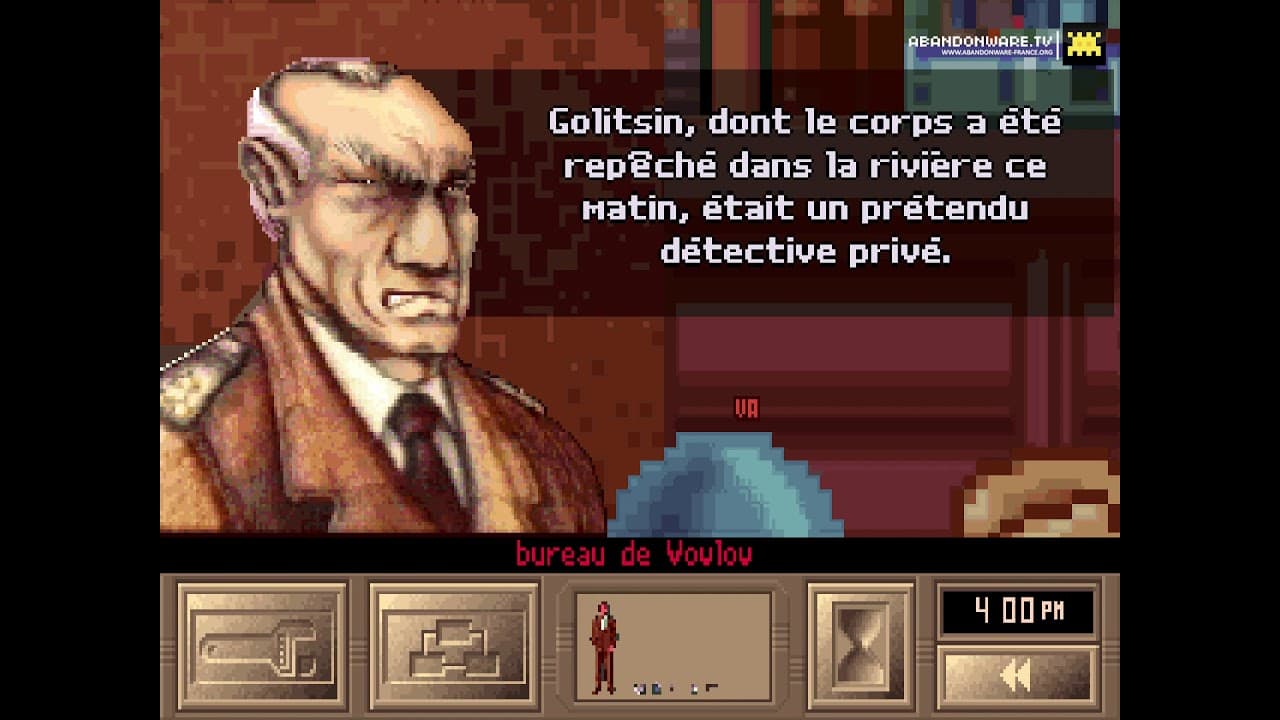Select the gun icon in the inventory

[711, 686]
